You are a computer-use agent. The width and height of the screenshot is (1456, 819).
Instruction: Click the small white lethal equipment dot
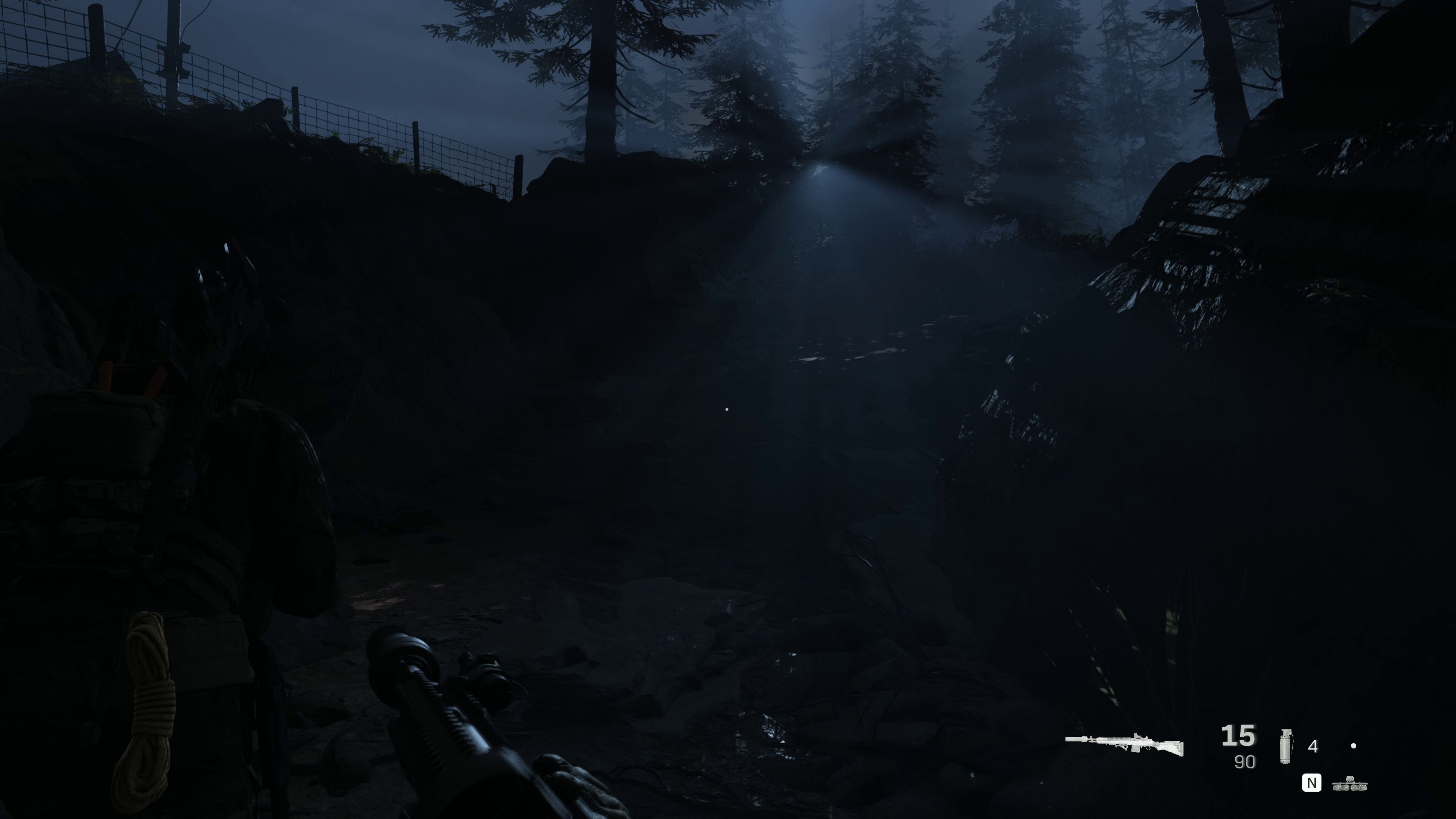pos(1354,746)
